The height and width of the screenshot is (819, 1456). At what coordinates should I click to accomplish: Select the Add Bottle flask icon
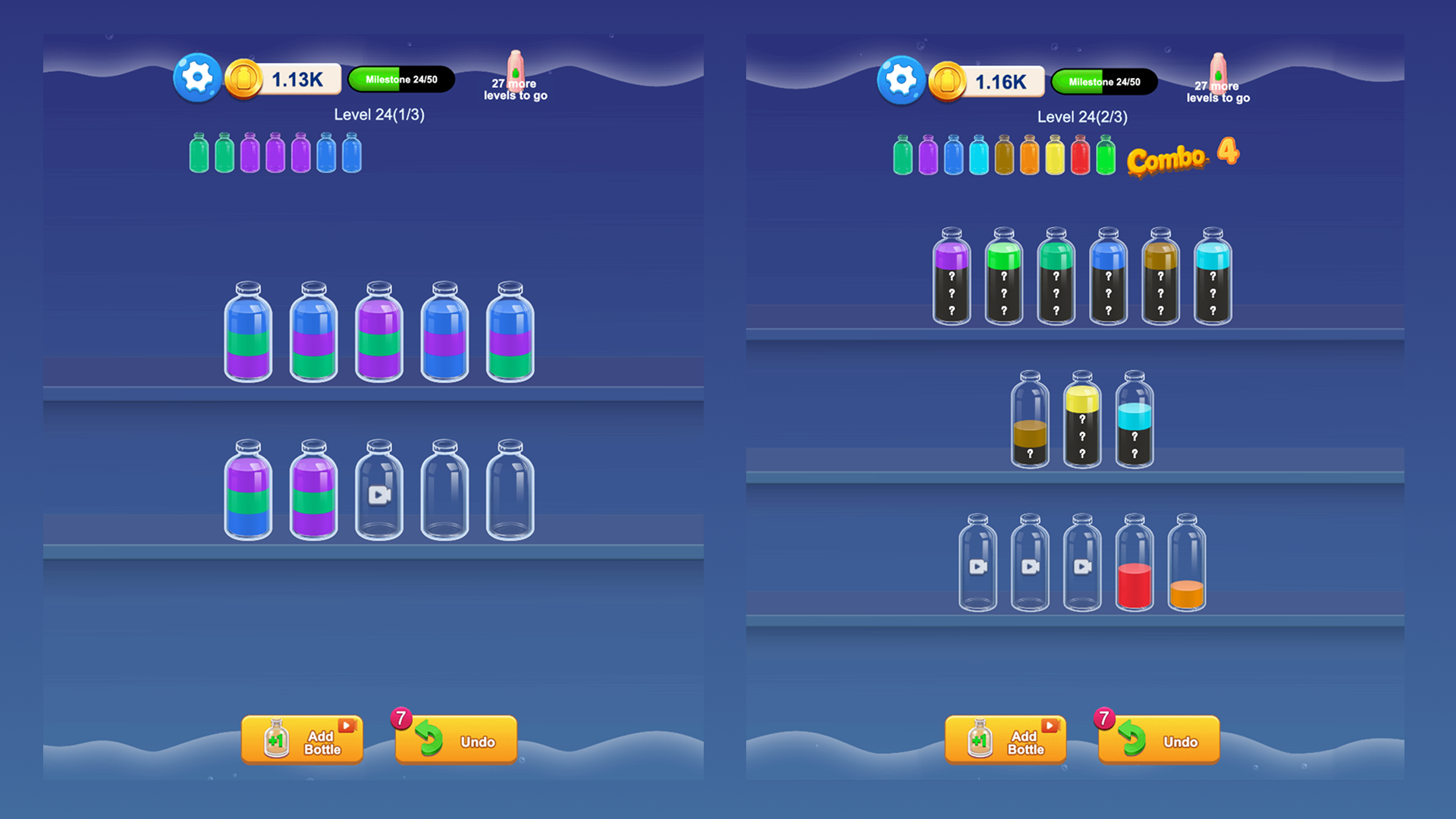coord(276,739)
